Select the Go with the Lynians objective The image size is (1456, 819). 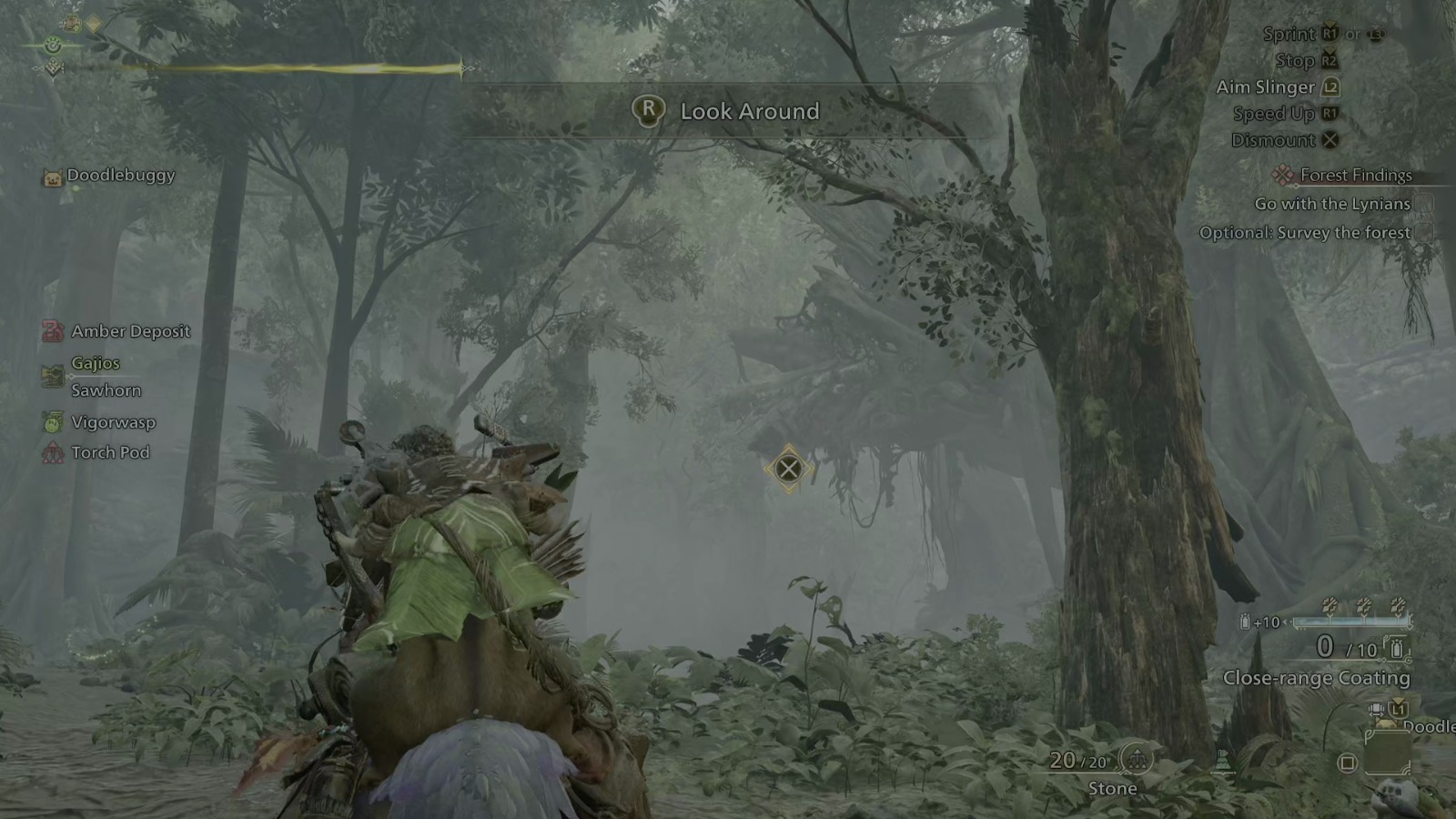pyautogui.click(x=1332, y=203)
